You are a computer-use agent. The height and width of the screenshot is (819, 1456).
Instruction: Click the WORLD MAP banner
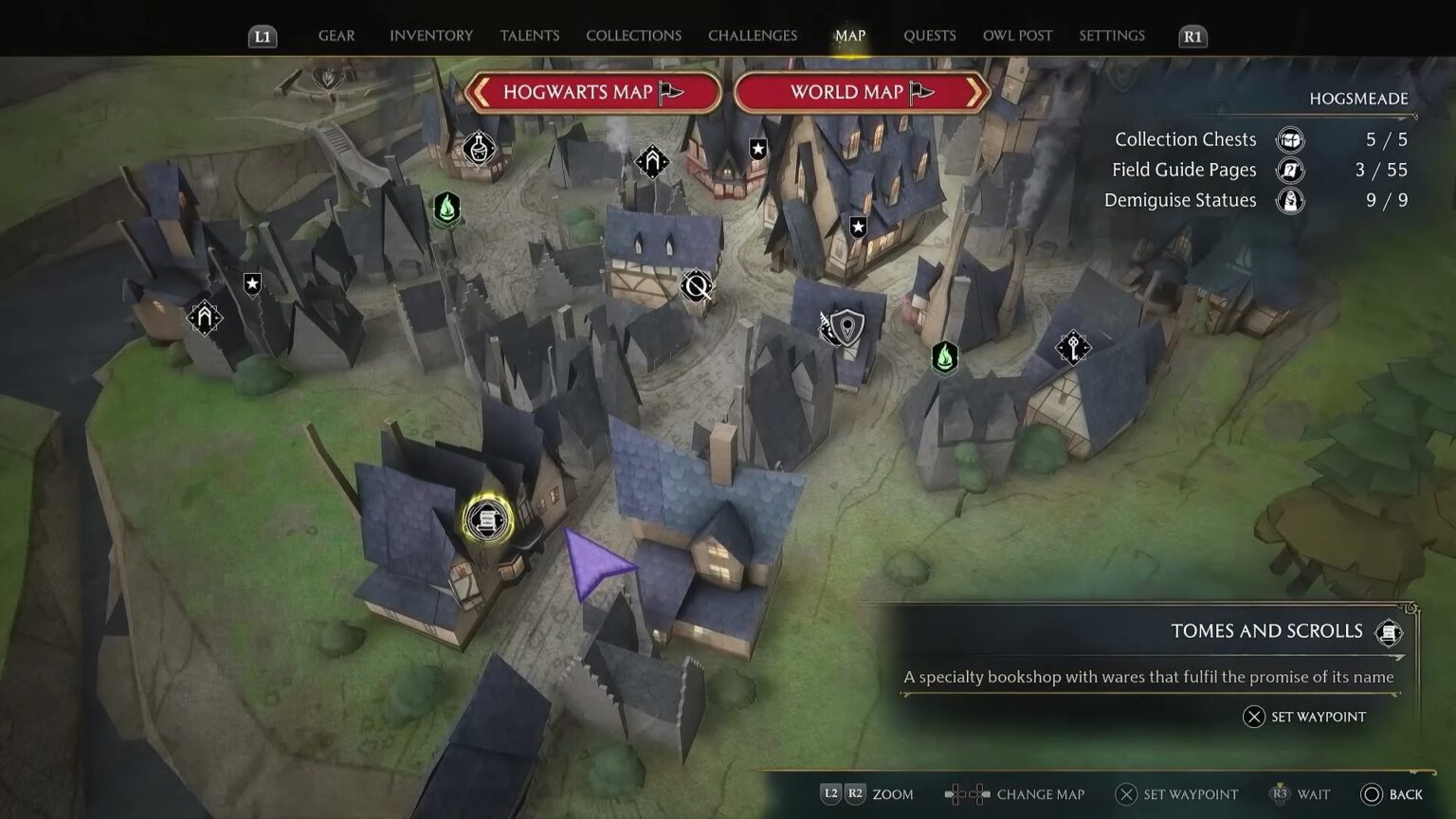click(861, 92)
